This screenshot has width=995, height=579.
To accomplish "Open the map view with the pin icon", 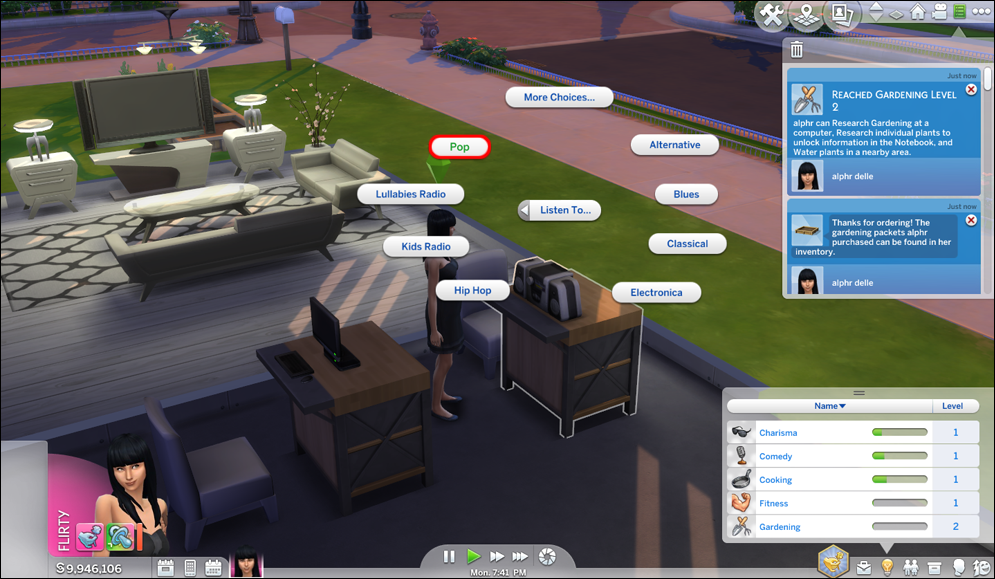I will pos(806,15).
